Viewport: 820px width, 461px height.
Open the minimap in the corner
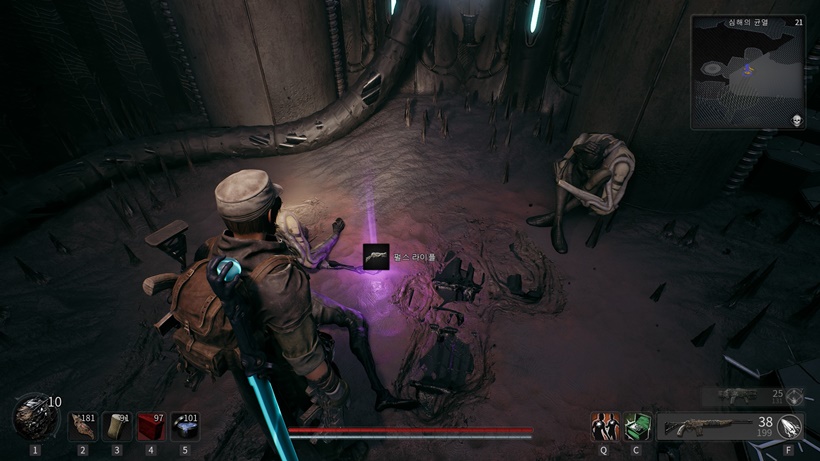click(x=747, y=71)
